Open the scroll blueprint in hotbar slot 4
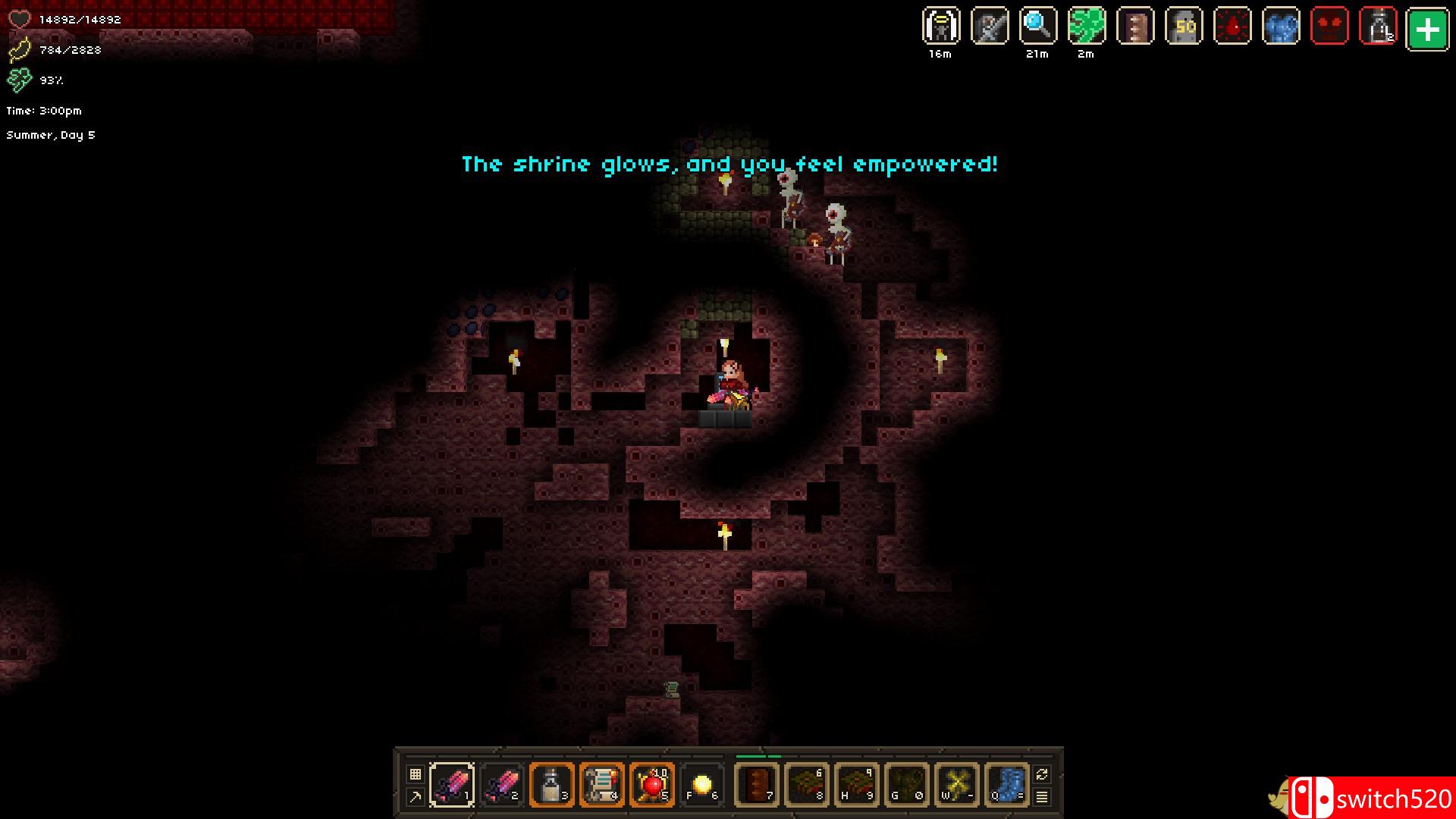This screenshot has width=1456, height=819. pos(603,784)
